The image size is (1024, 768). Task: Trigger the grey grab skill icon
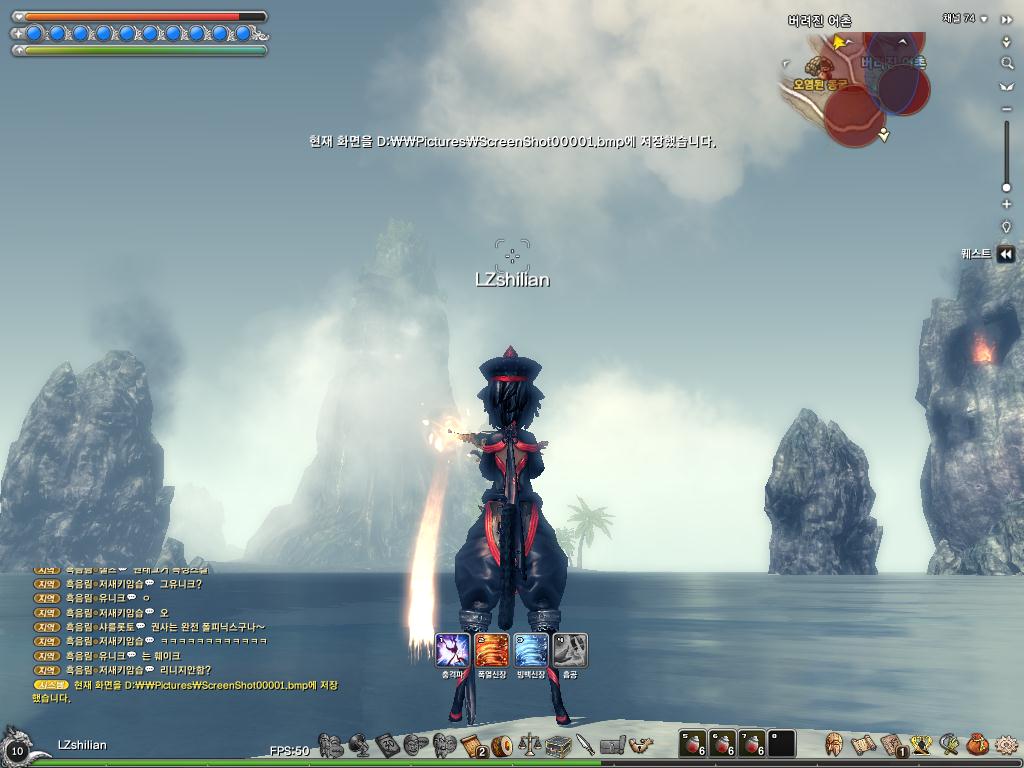570,650
